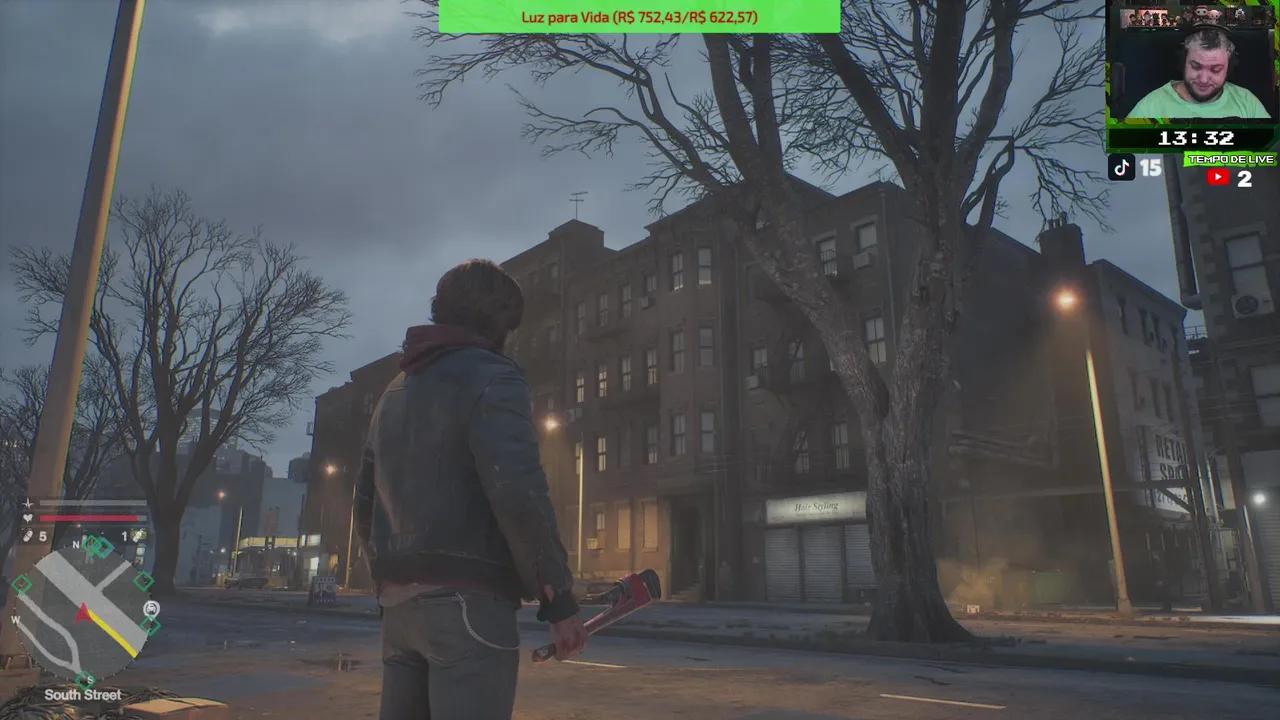Click the green TEMPO DE LIVE banner

click(x=1231, y=160)
